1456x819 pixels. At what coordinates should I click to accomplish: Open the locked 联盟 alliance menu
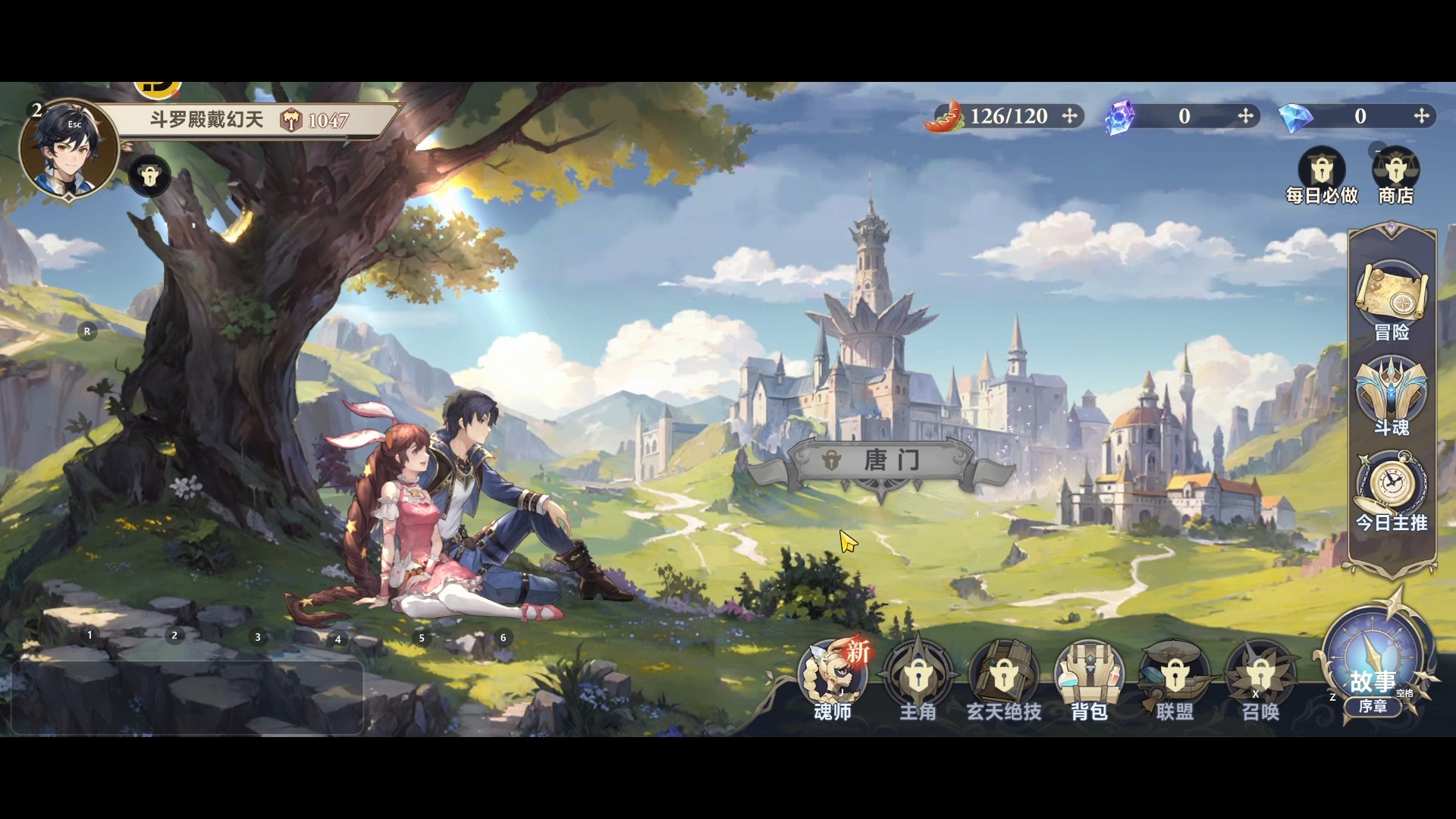coord(1175,676)
